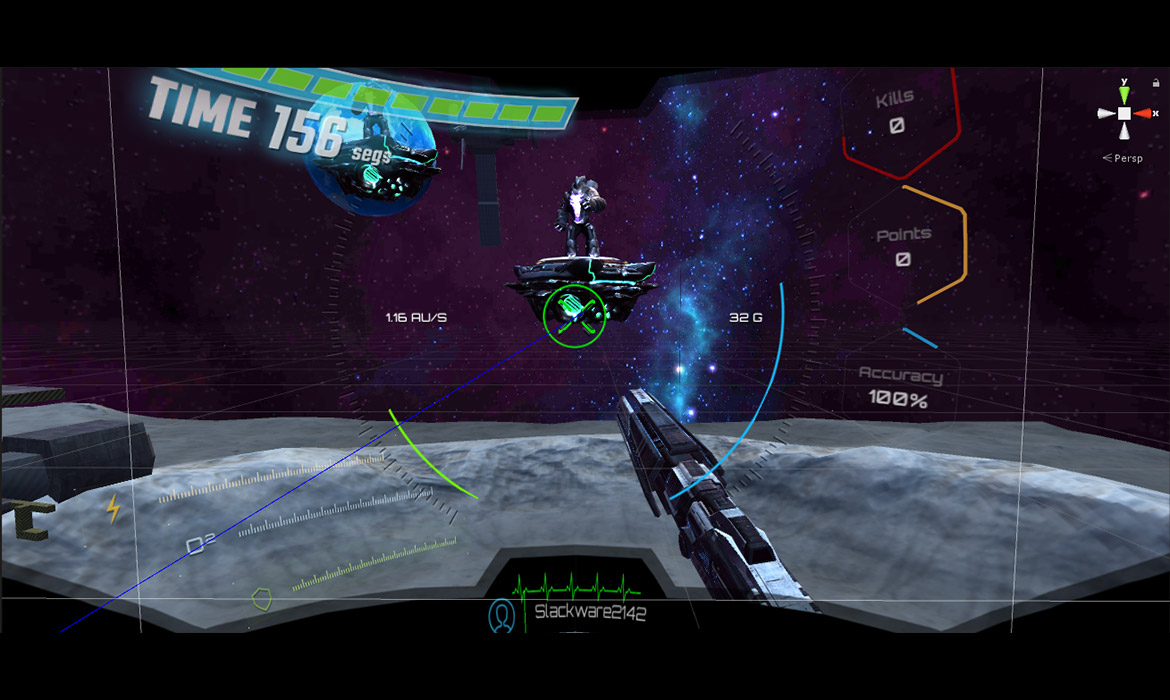Image resolution: width=1170 pixels, height=700 pixels.
Task: Toggle the Persp projection label
Action: (1126, 158)
